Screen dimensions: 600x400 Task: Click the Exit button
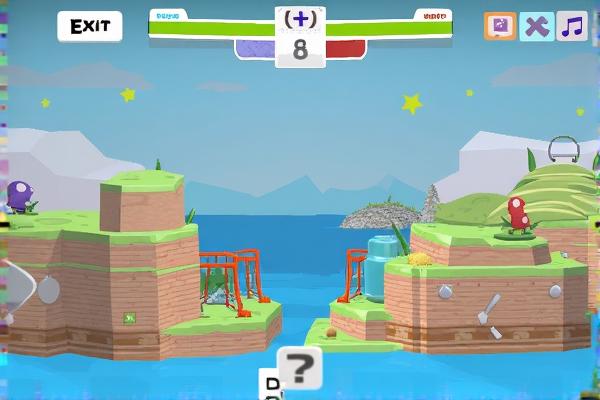(89, 26)
